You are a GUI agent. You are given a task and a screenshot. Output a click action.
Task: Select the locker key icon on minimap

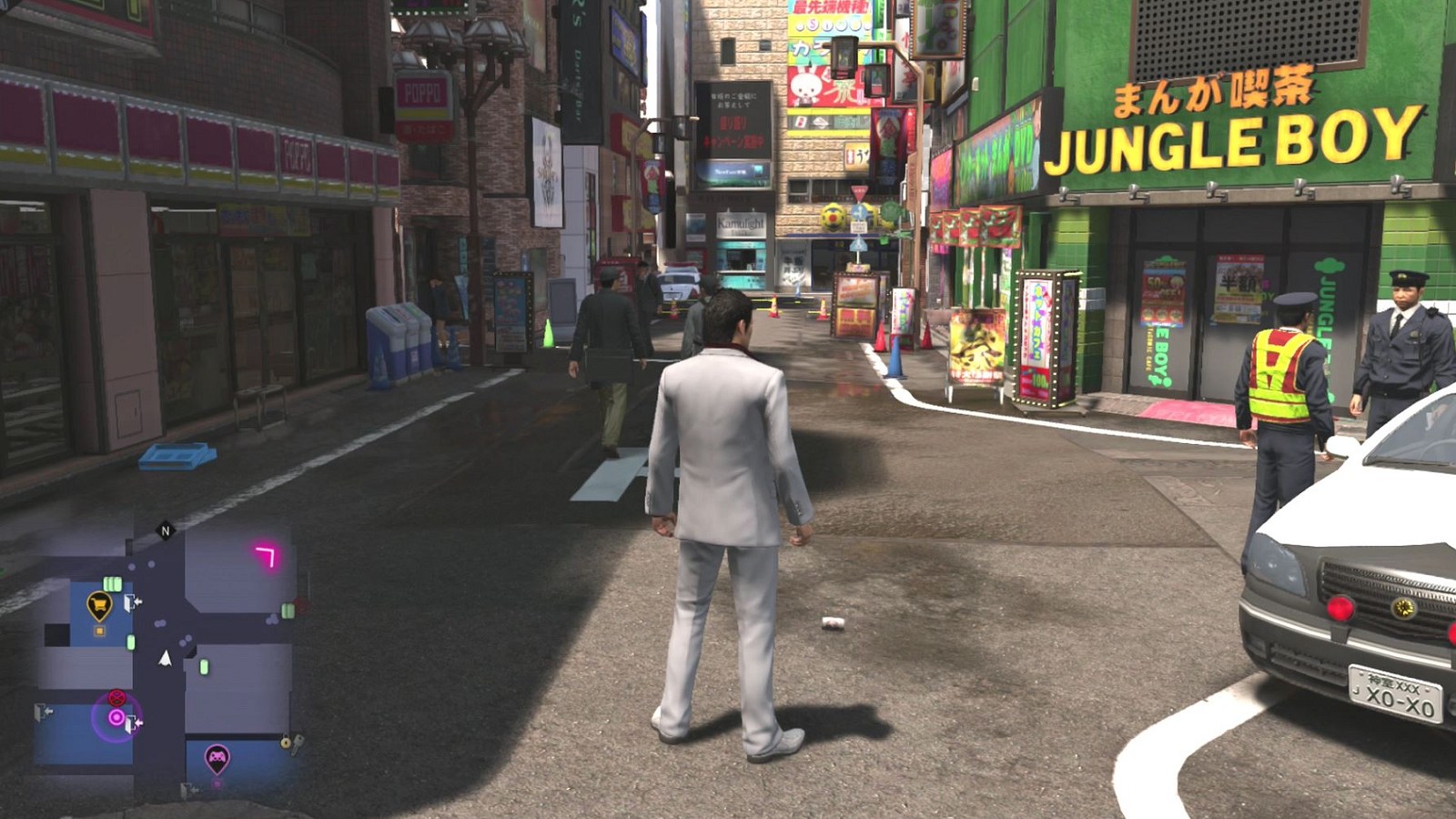[290, 743]
